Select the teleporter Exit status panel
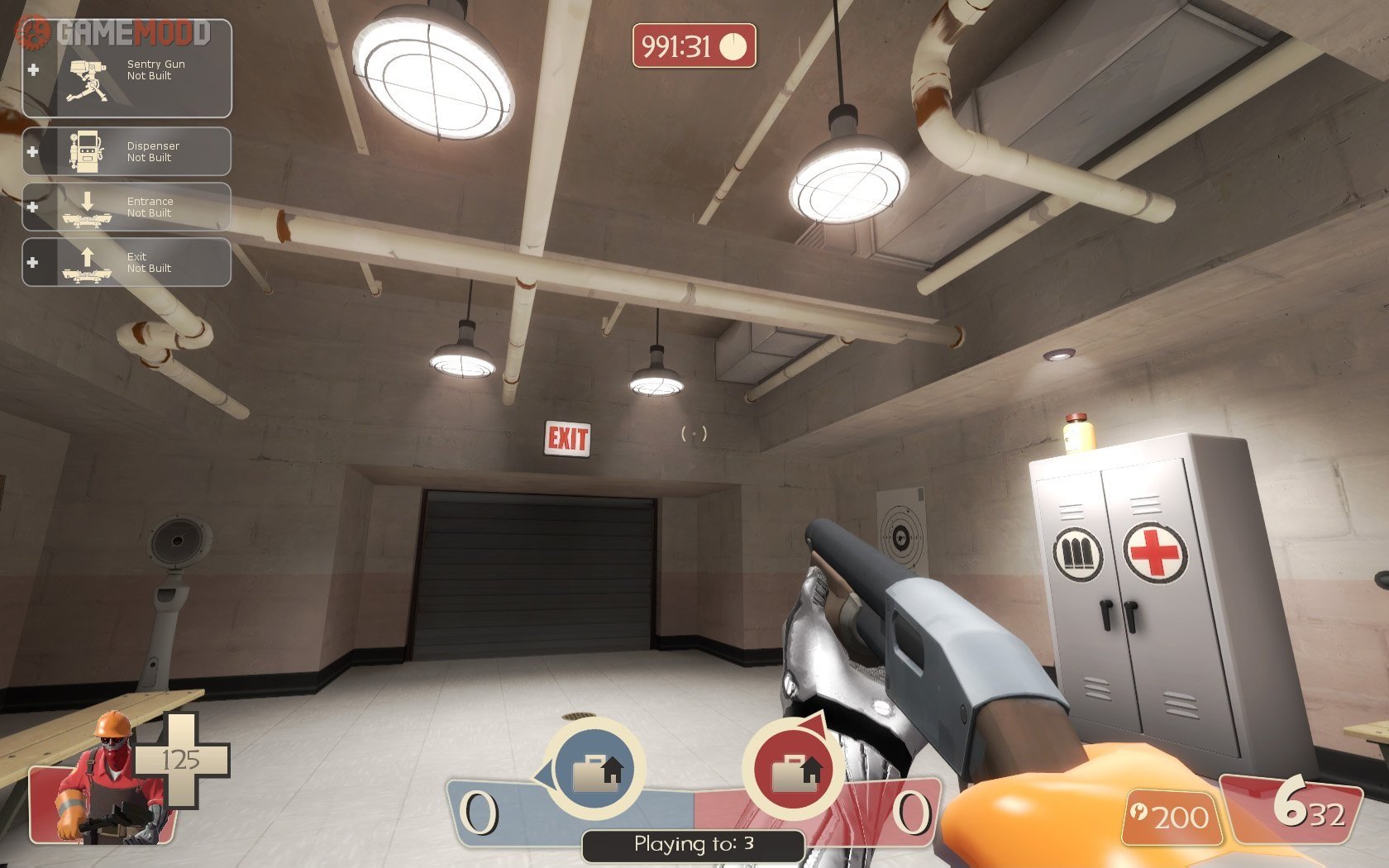The height and width of the screenshot is (868, 1389). point(126,262)
